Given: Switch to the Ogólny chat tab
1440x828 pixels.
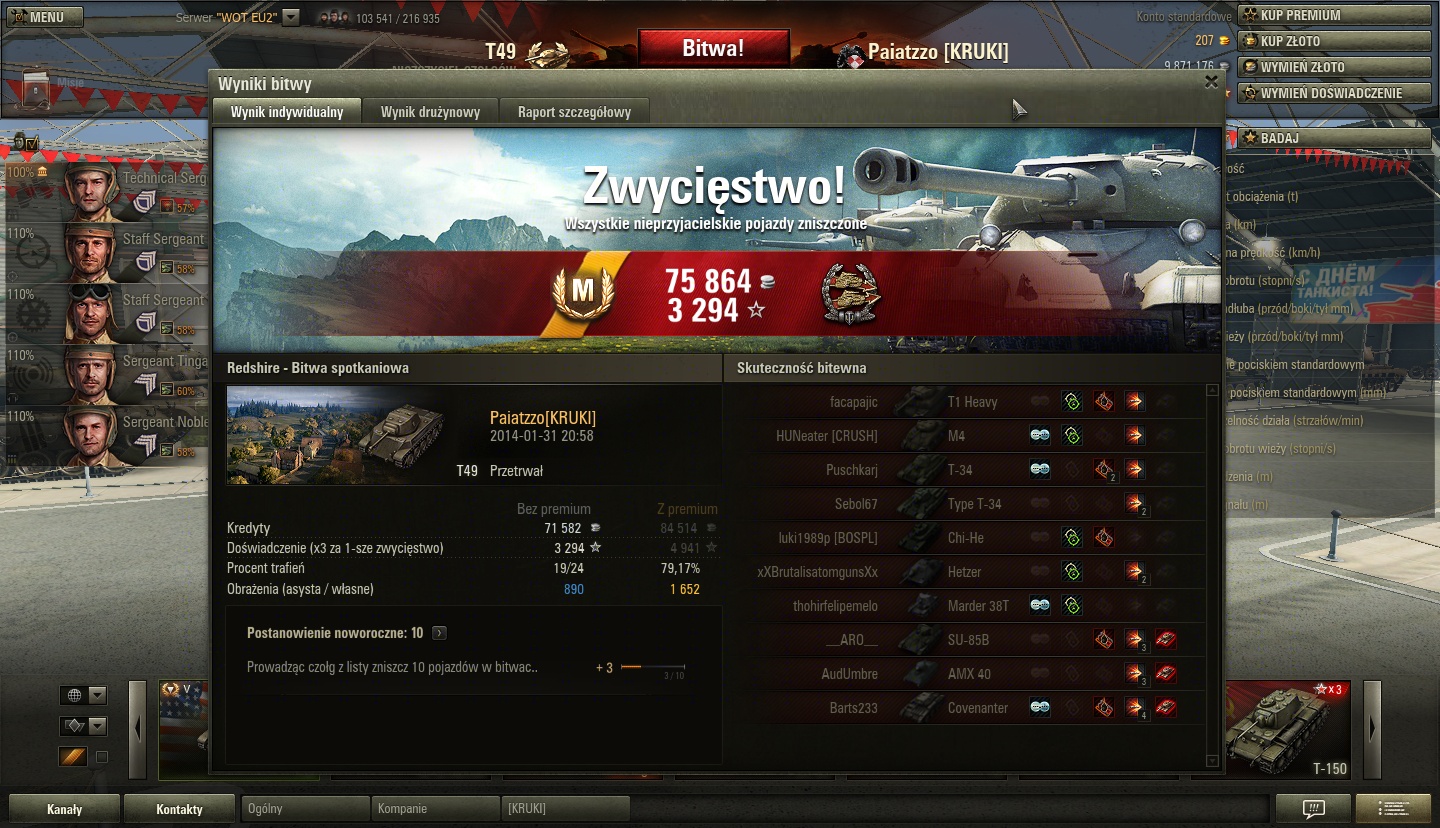Looking at the screenshot, I should click(305, 809).
